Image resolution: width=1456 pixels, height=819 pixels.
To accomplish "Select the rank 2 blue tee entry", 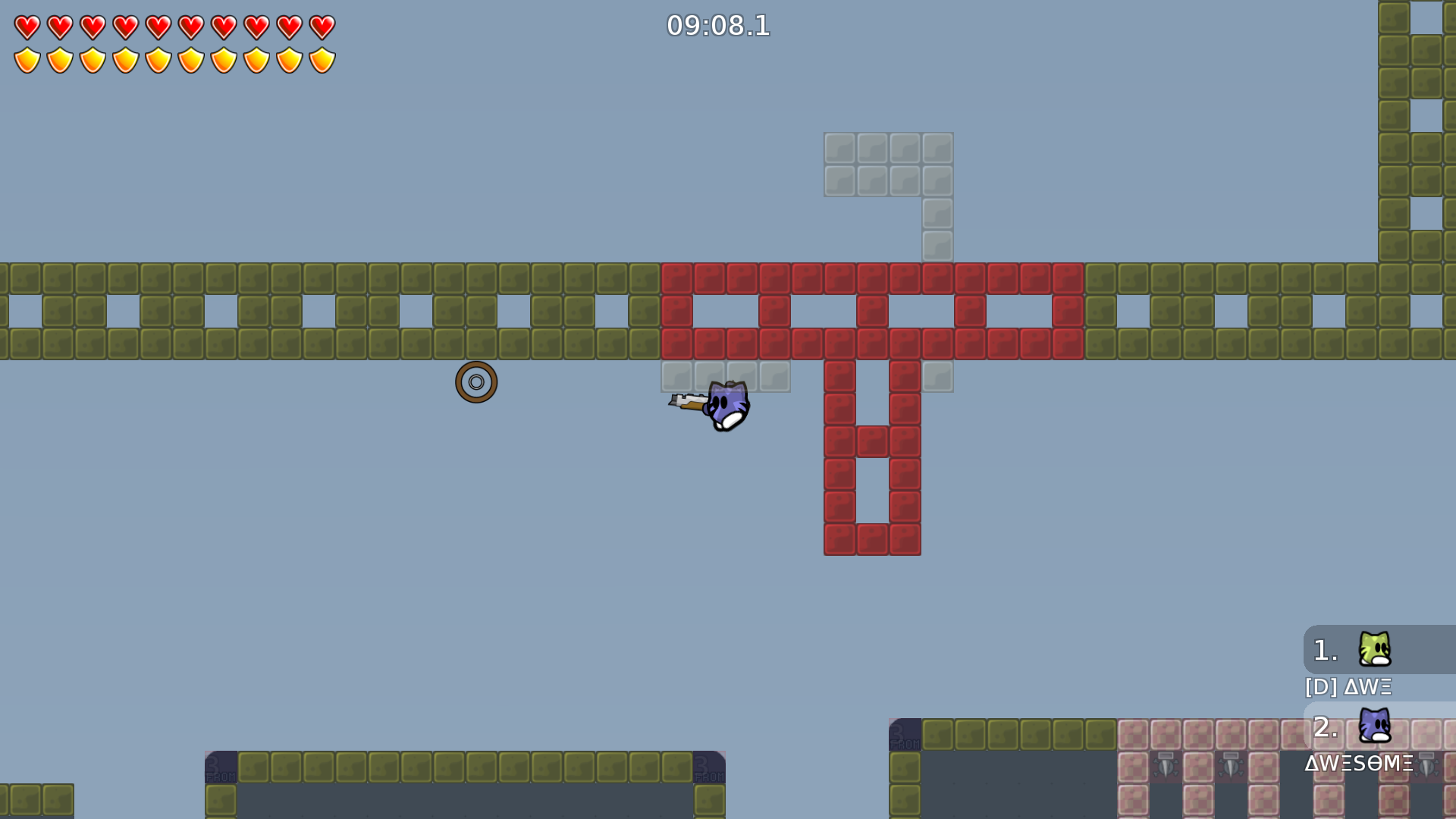I will coord(1374,726).
